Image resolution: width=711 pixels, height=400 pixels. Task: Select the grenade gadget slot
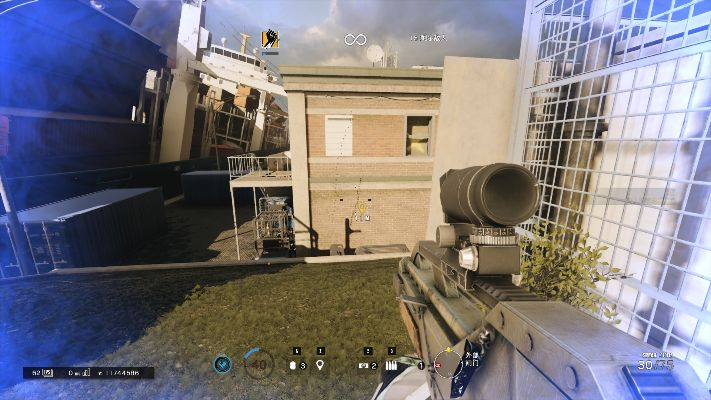click(294, 365)
